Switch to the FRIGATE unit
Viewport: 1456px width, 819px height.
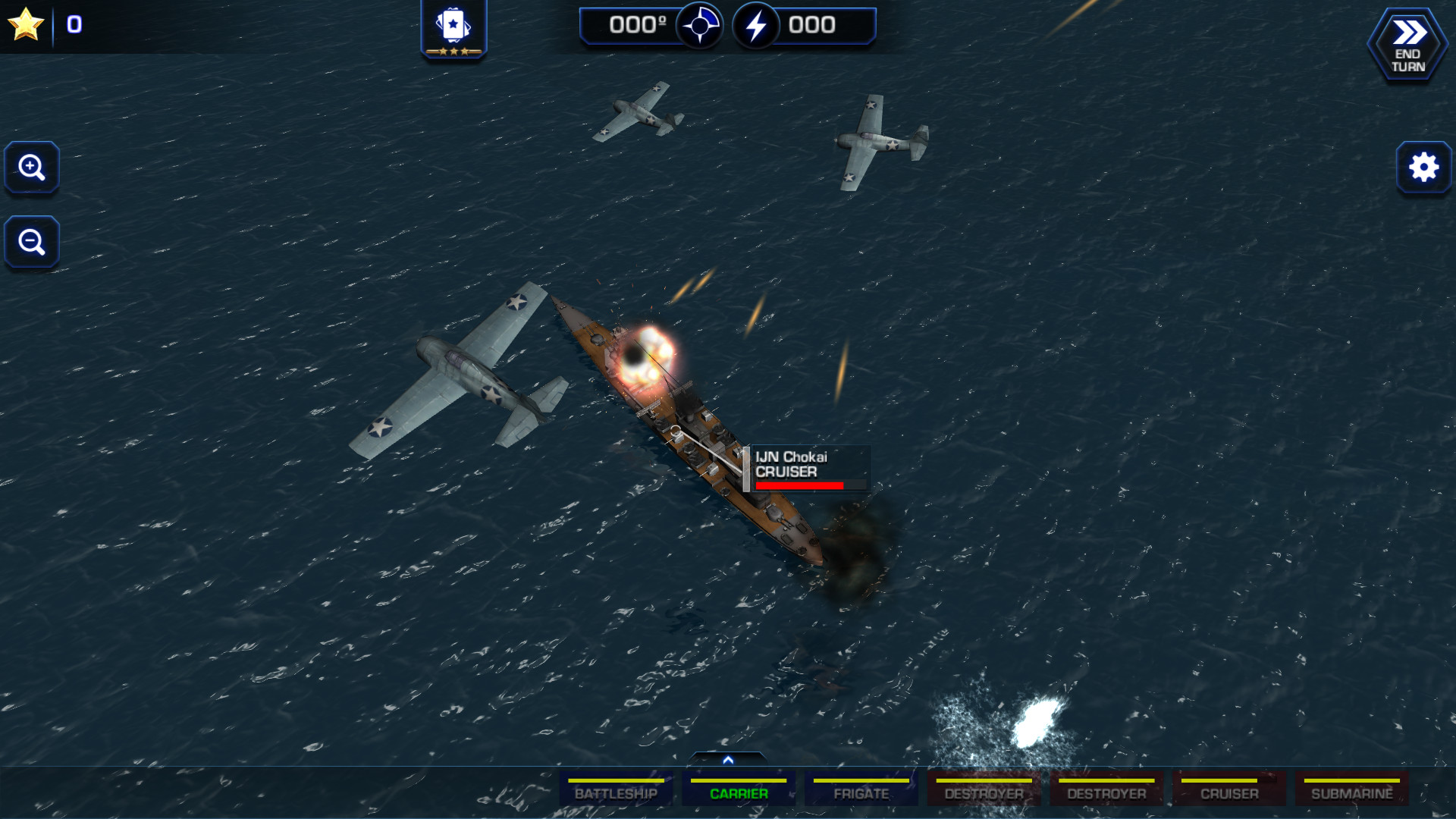click(x=861, y=793)
